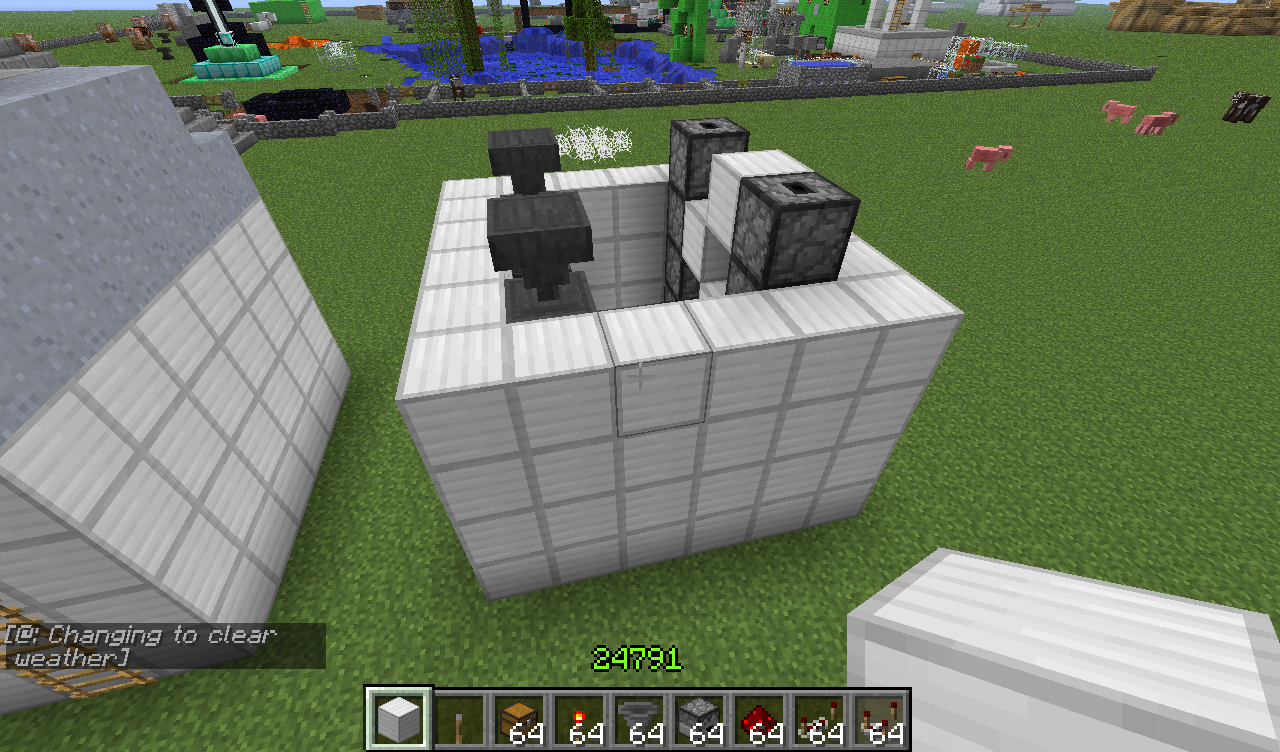Click the green score counter 24791

pyautogui.click(x=634, y=659)
